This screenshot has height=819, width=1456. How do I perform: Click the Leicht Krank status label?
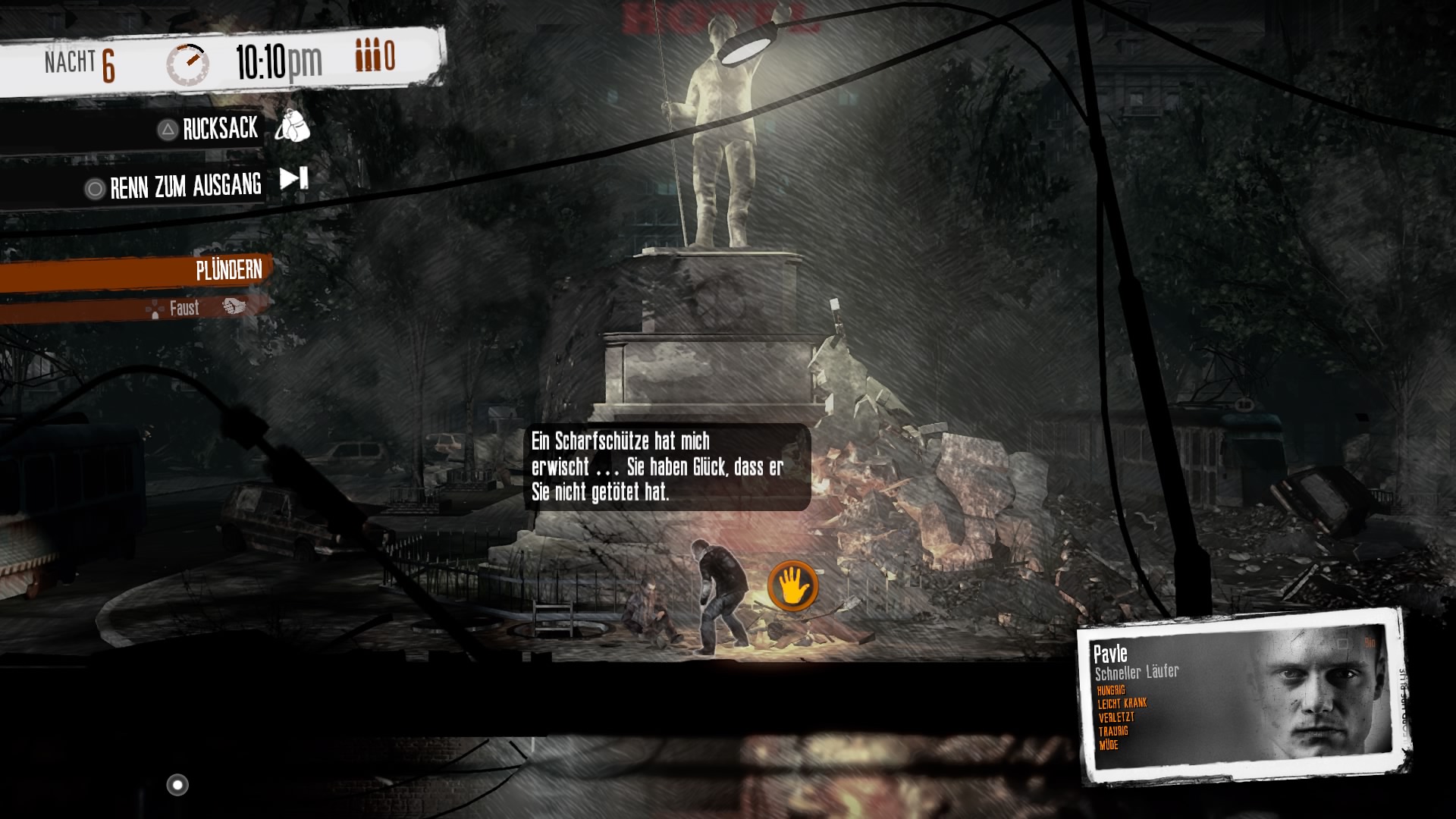click(1121, 702)
